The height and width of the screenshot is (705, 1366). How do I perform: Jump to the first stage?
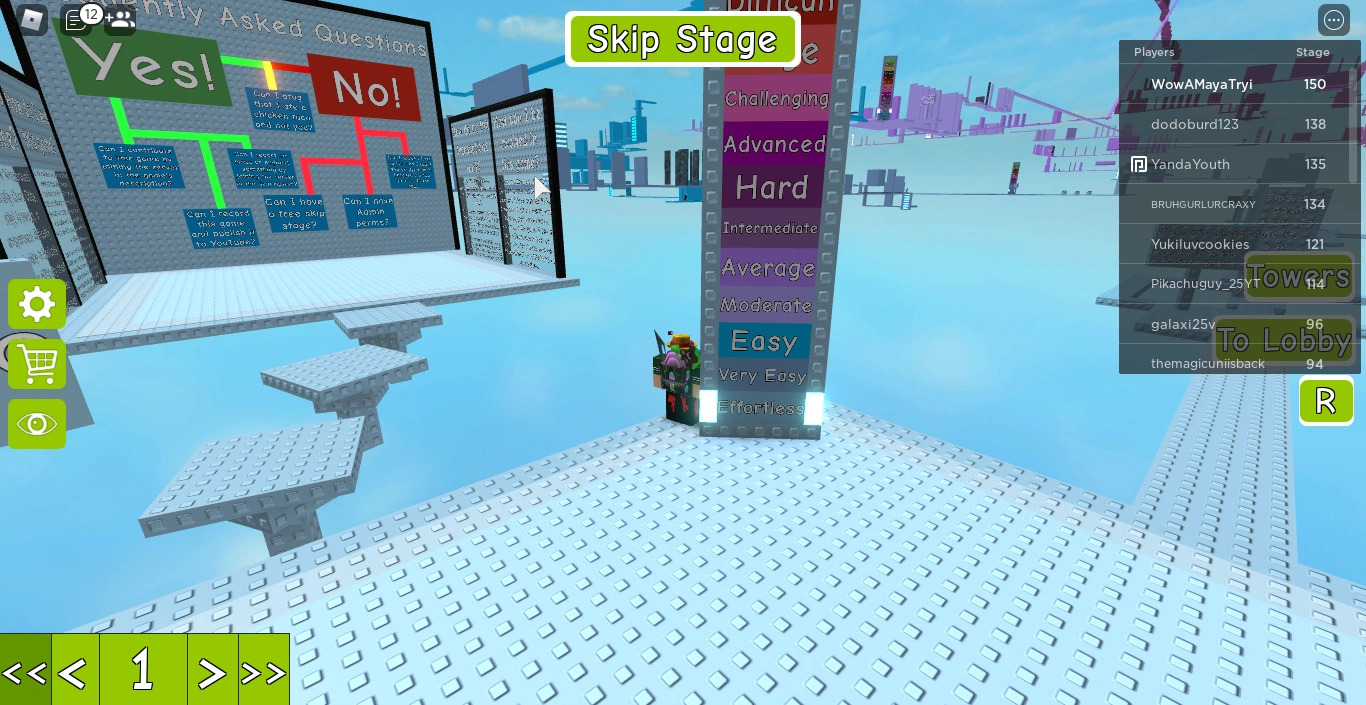[25, 672]
